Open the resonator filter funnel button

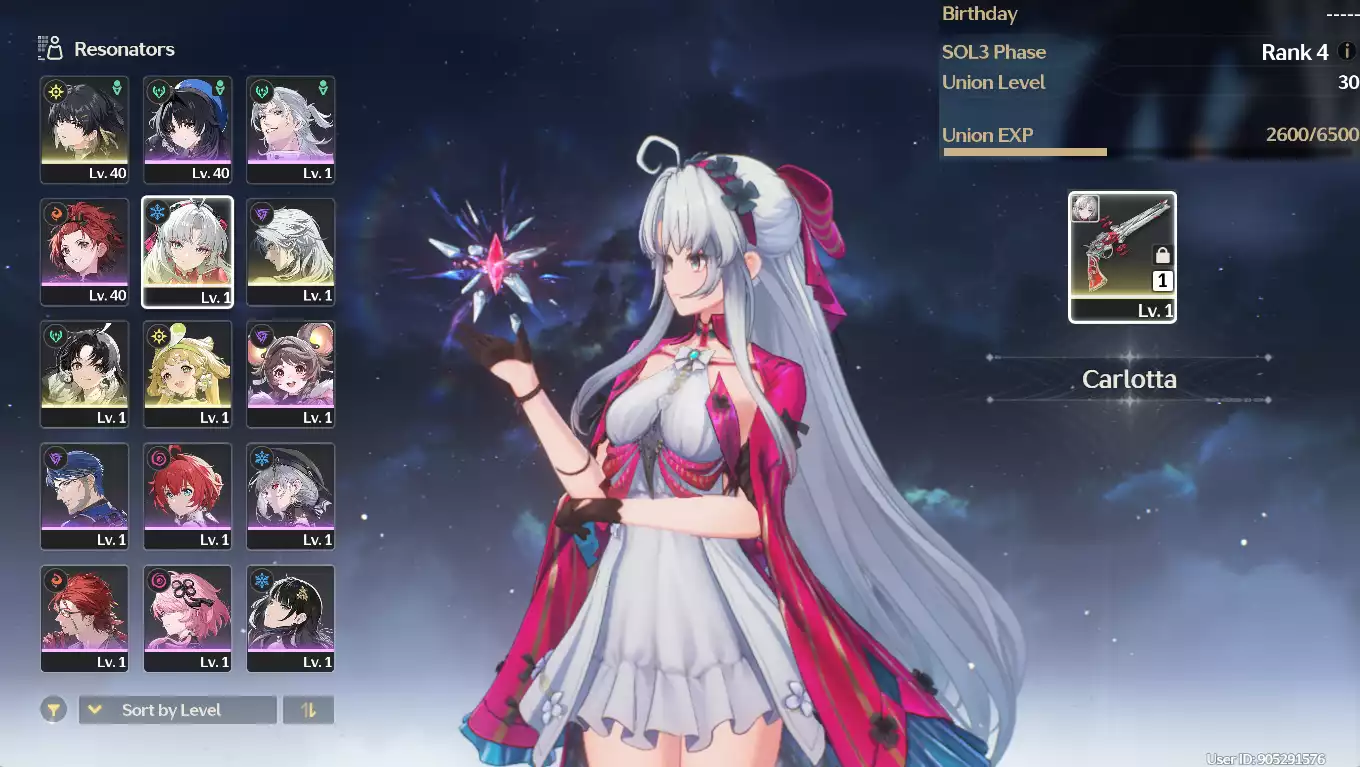click(54, 710)
